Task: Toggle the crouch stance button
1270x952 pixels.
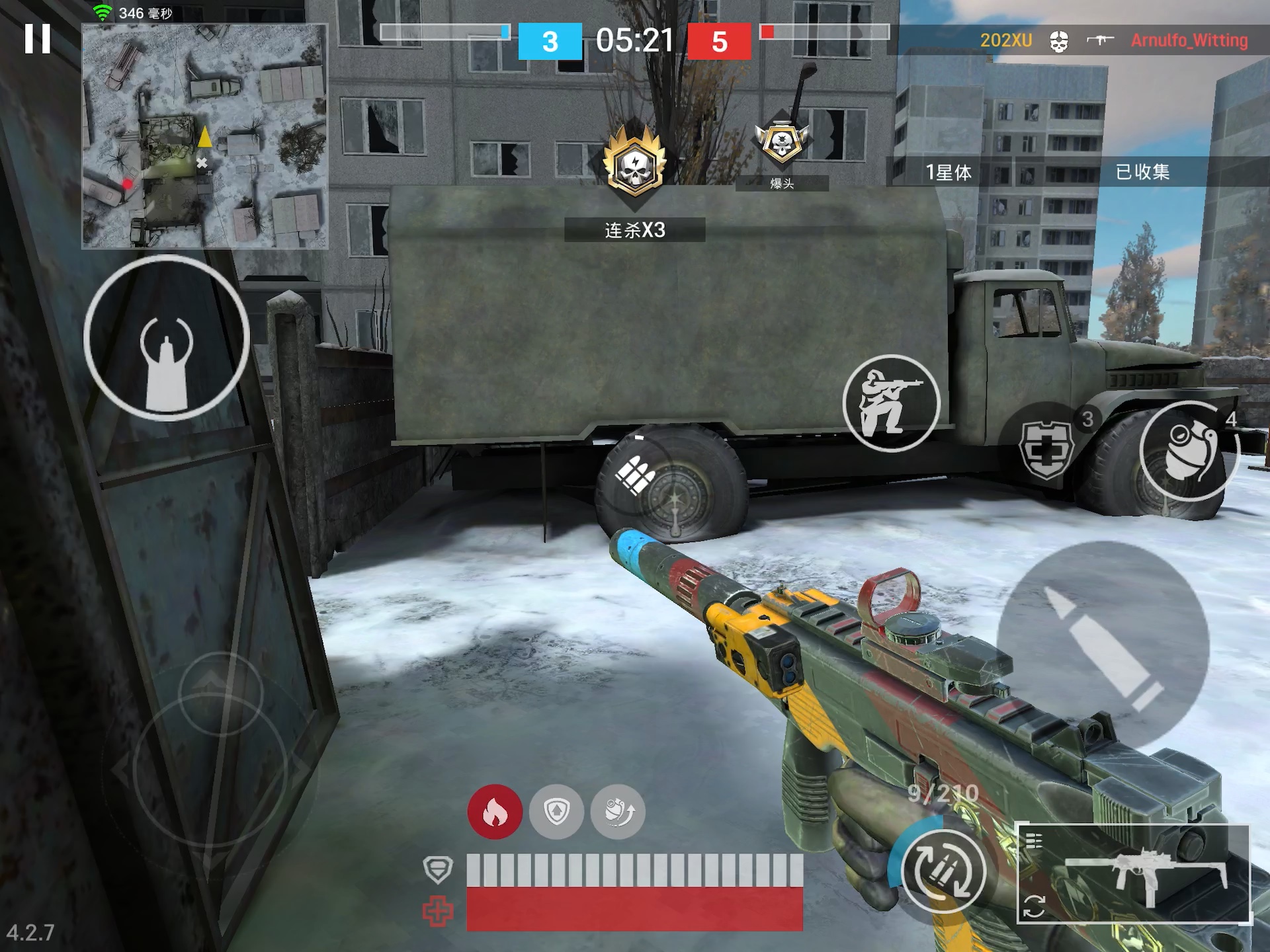Action: 891,403
